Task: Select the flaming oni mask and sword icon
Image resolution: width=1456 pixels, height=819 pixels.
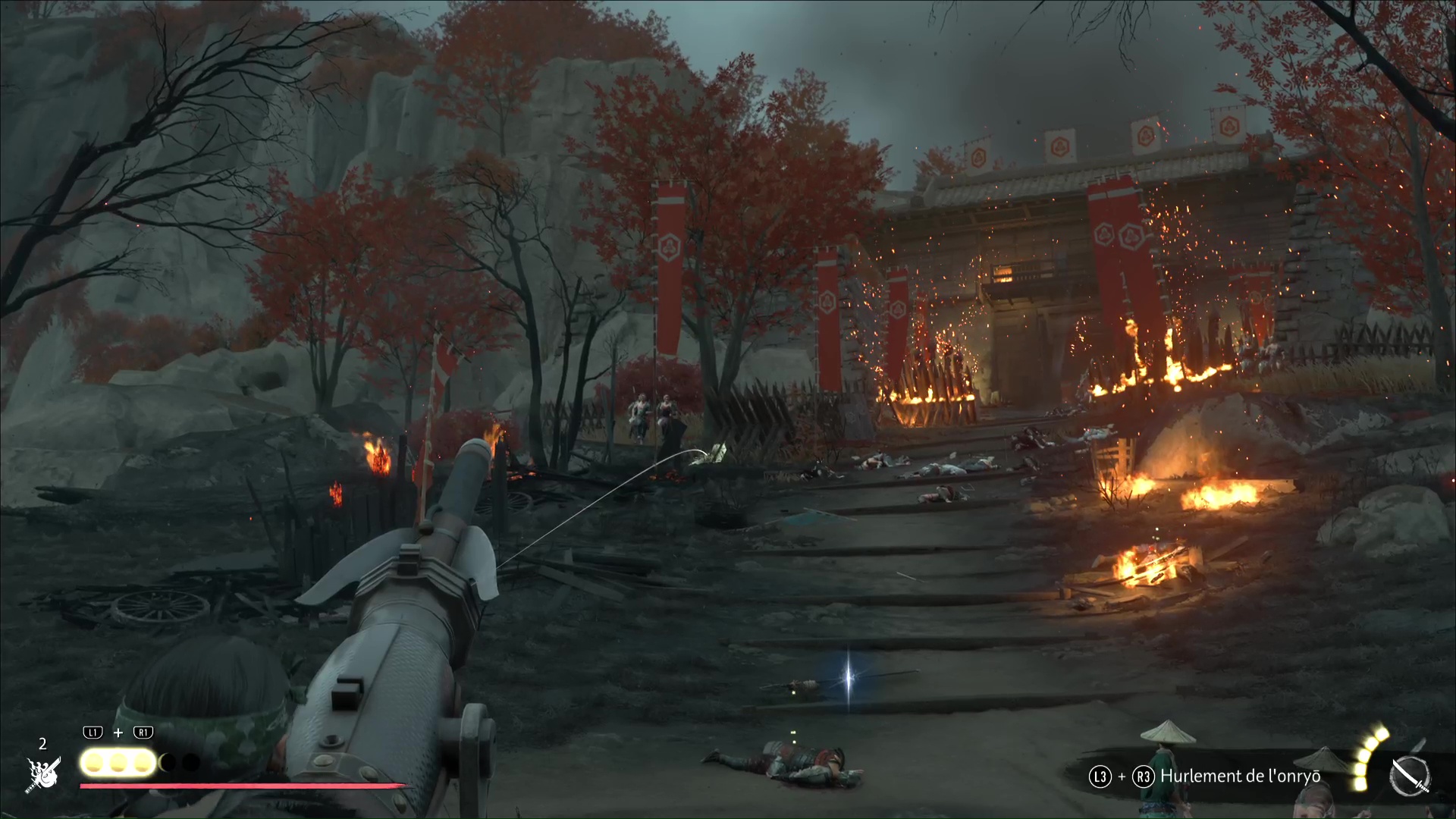Action: 43,773
